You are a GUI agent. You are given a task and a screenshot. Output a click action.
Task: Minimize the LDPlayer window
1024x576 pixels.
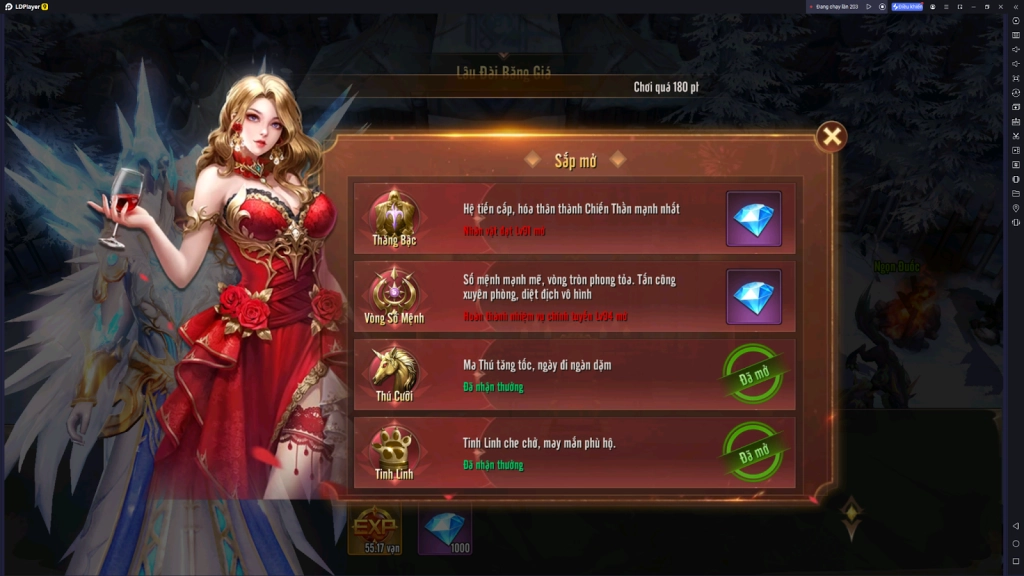[x=972, y=6]
